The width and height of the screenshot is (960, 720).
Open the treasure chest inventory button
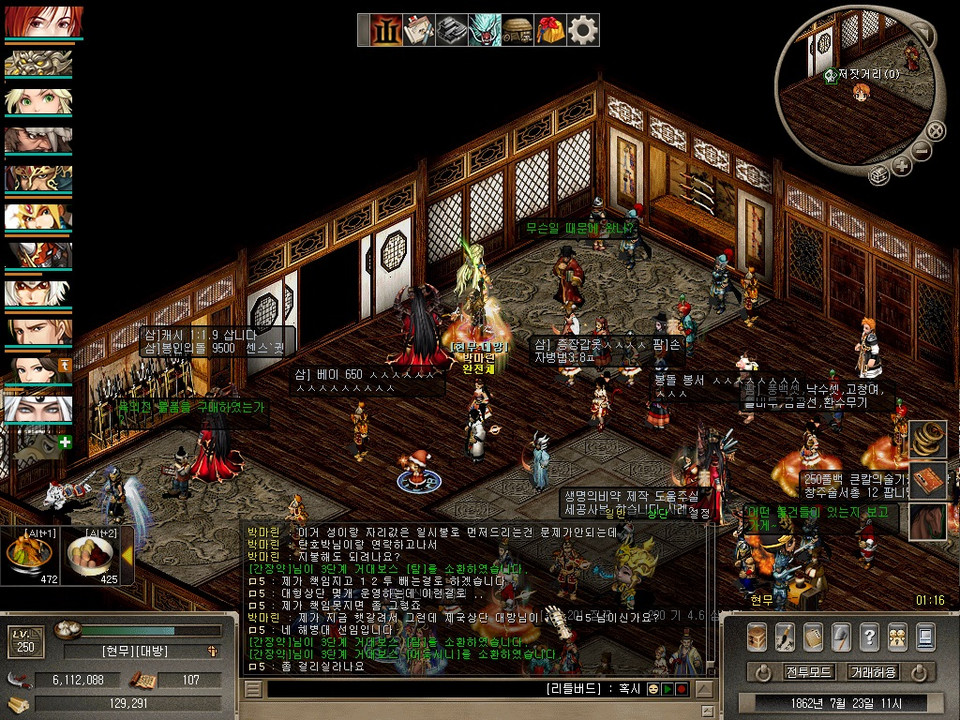tap(757, 636)
